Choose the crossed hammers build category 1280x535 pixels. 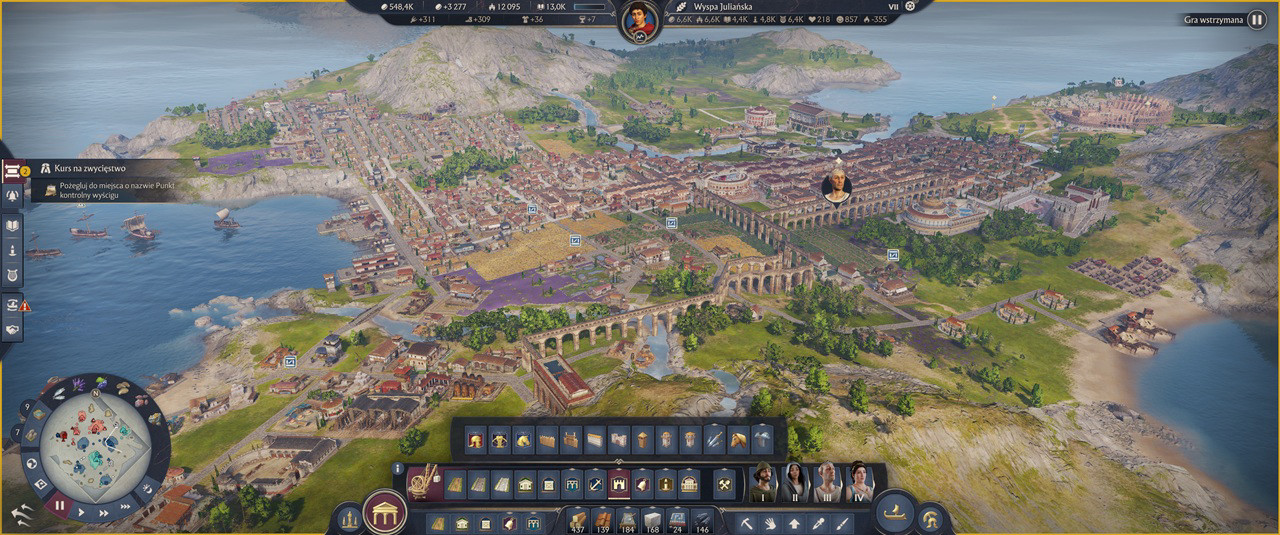click(x=724, y=485)
